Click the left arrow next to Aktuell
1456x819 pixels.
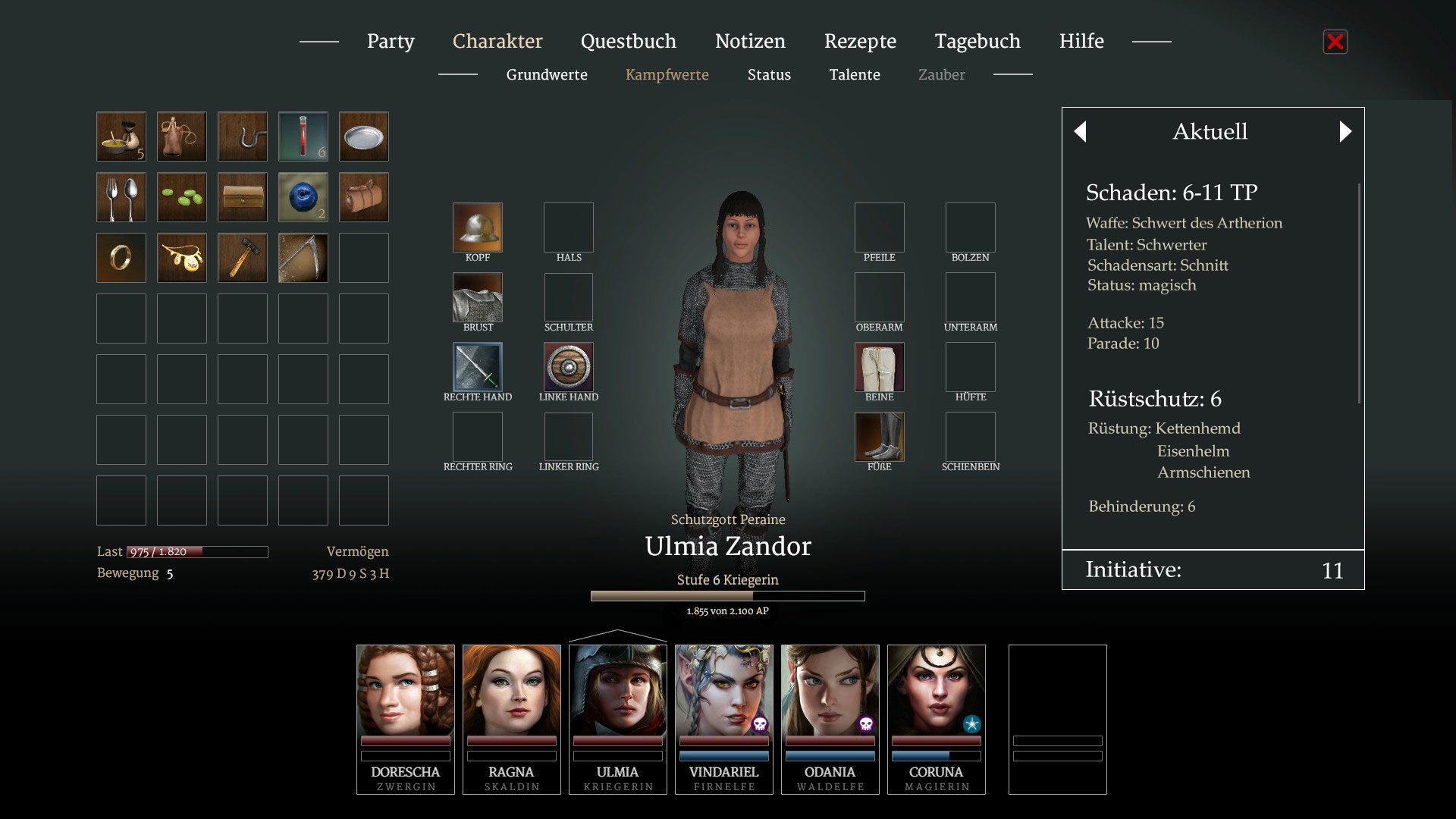click(1081, 132)
